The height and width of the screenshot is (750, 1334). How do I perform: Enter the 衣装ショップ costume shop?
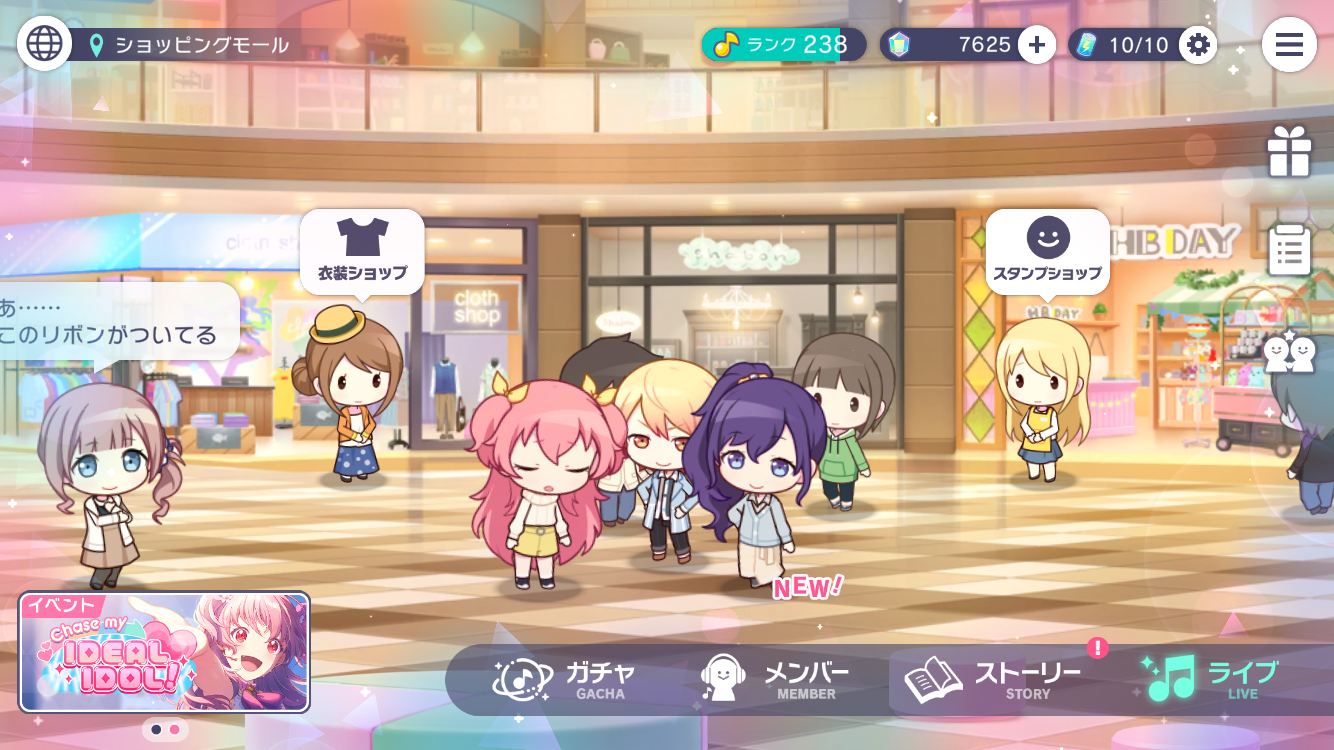tap(362, 251)
